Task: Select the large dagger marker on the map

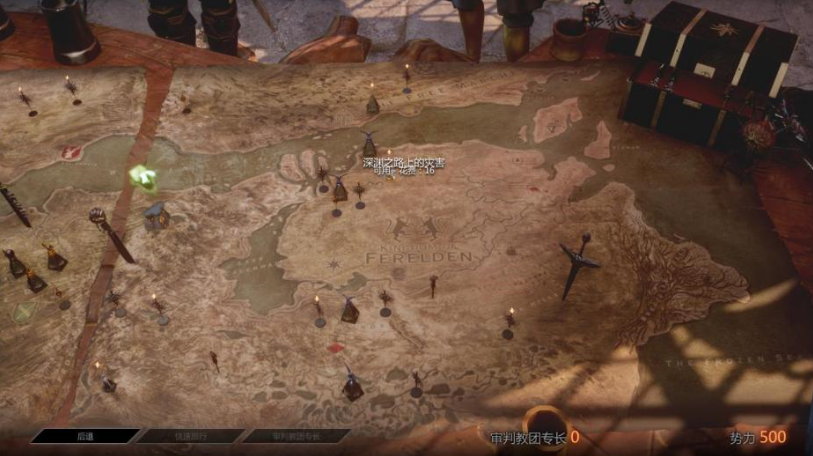Action: pyautogui.click(x=577, y=264)
